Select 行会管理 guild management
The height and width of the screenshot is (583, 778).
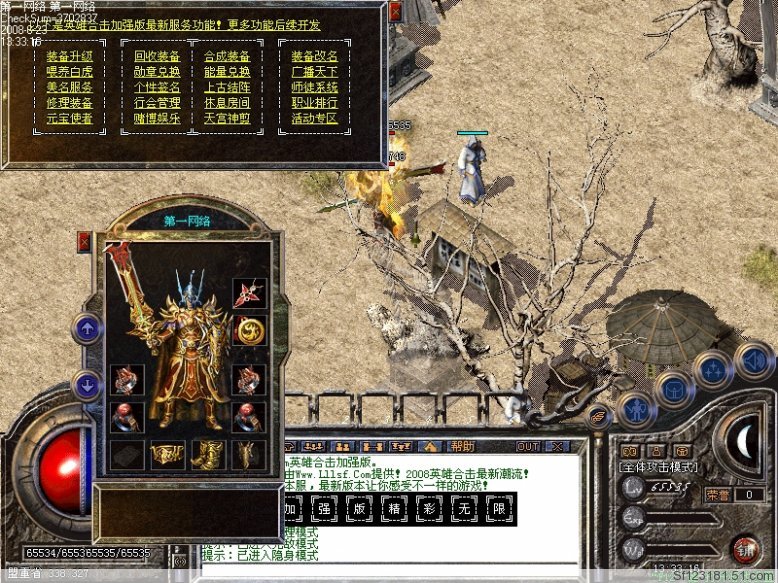coord(157,102)
